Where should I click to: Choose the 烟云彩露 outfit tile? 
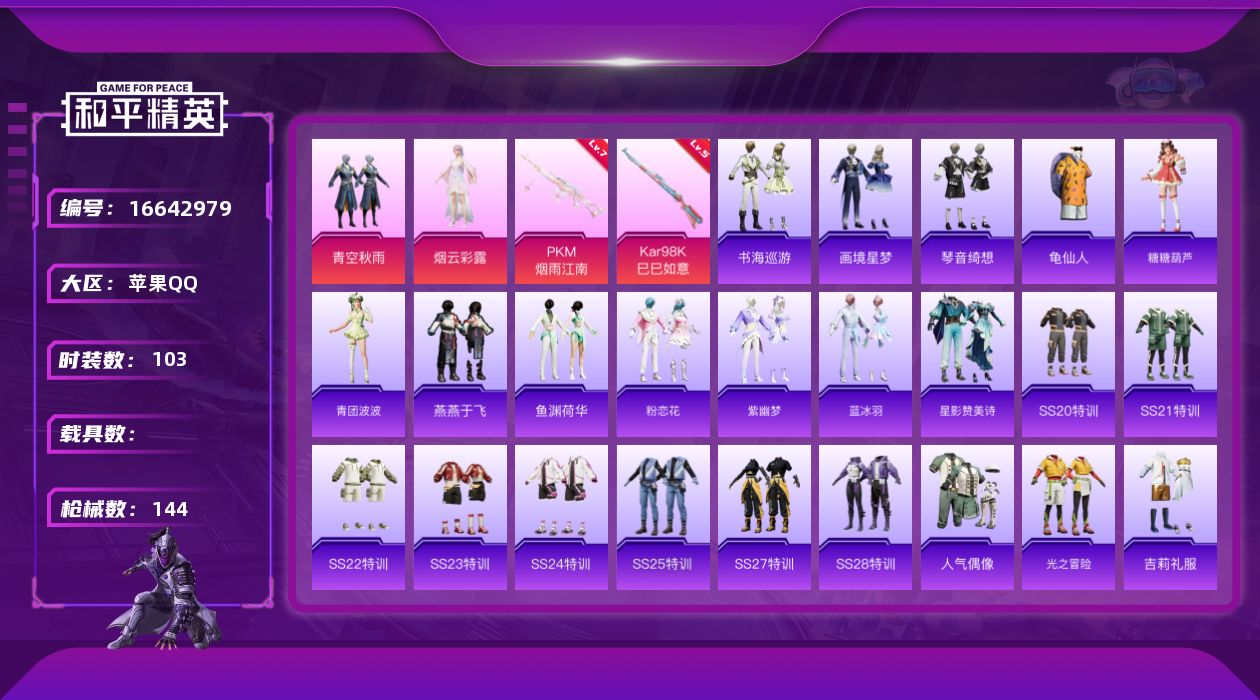point(460,211)
